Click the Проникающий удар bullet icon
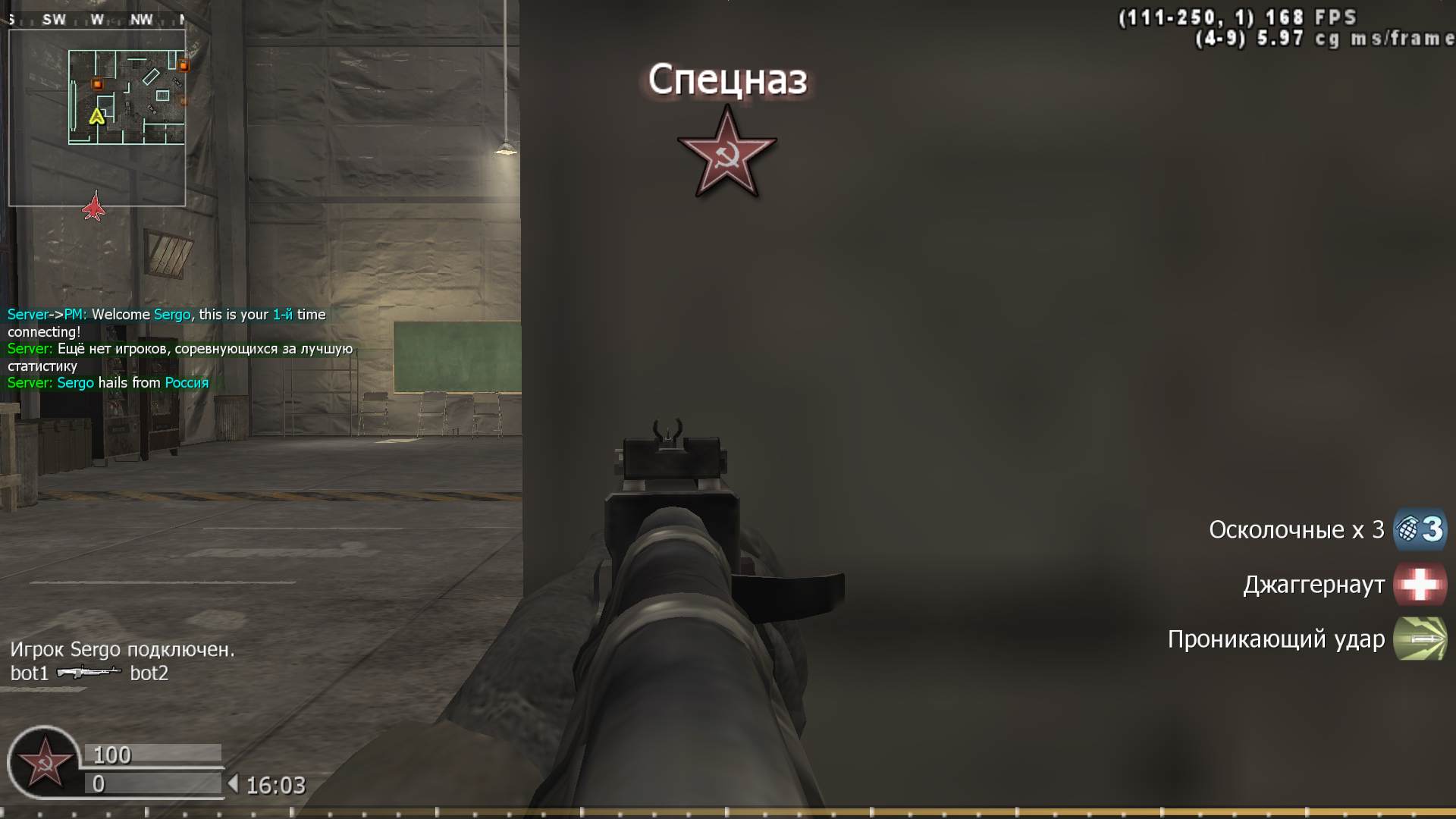This screenshot has width=1456, height=819. click(1420, 639)
